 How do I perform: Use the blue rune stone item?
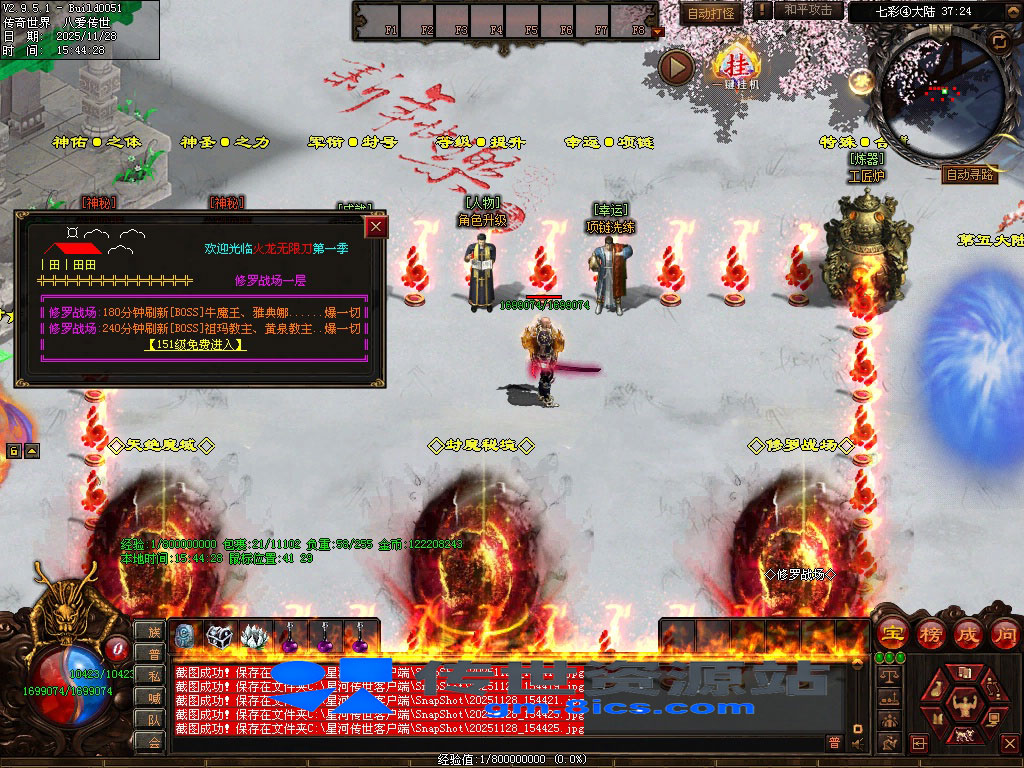[x=186, y=636]
